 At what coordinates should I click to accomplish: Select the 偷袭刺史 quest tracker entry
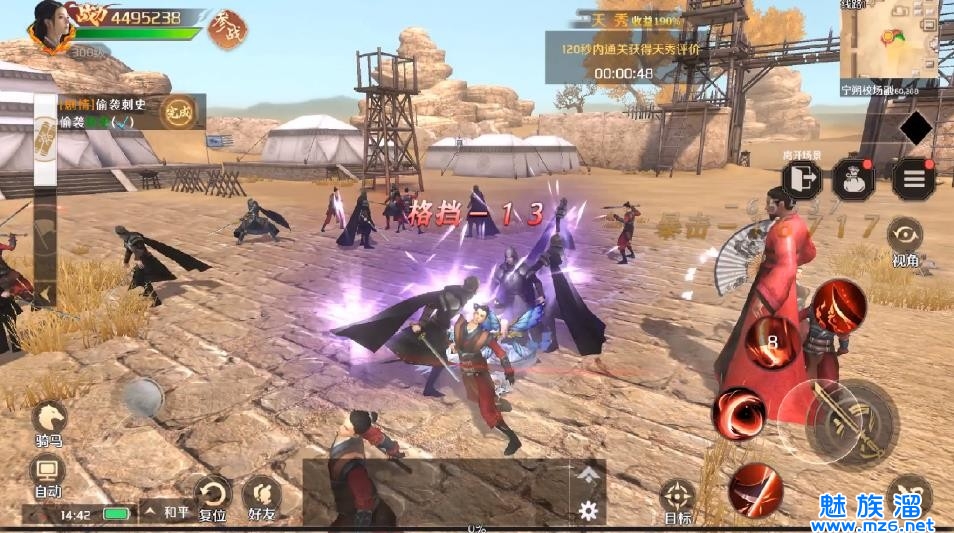[105, 103]
